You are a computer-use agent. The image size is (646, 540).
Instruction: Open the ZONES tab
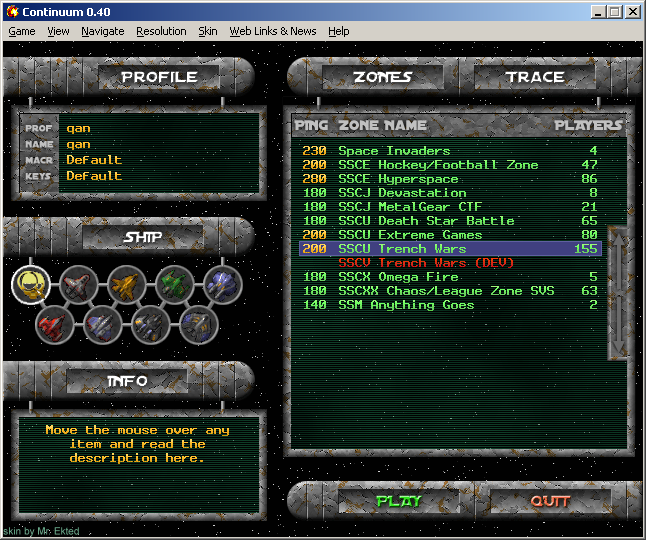click(382, 77)
